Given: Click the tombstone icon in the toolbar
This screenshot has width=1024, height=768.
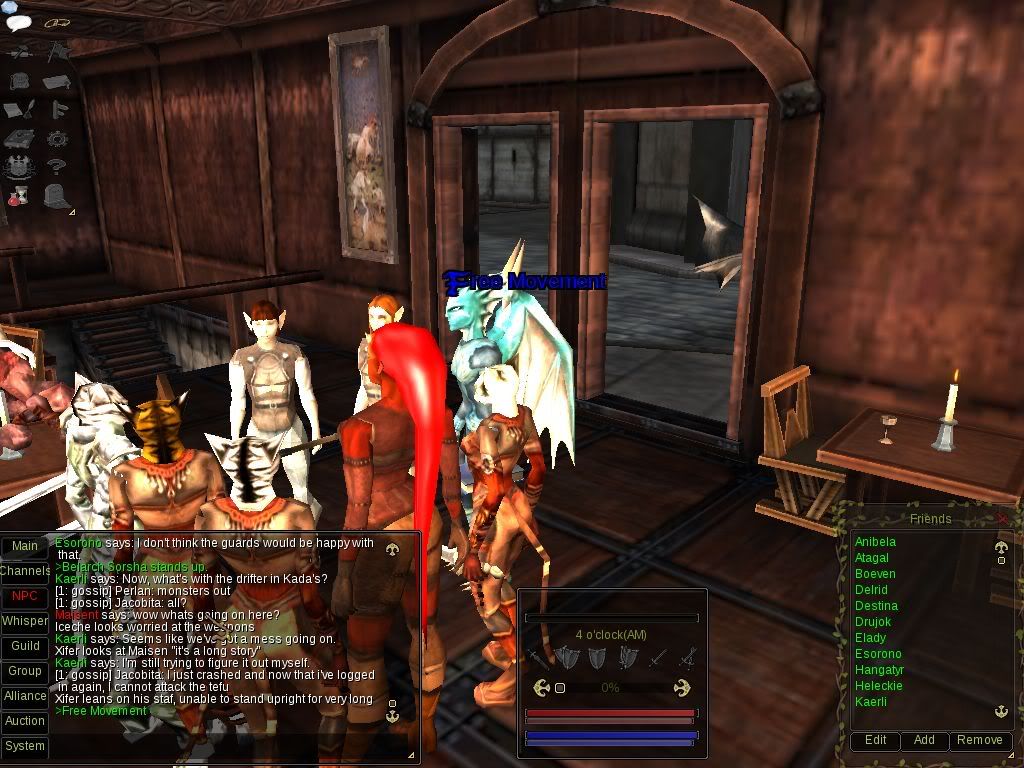Looking at the screenshot, I should pos(56,195).
